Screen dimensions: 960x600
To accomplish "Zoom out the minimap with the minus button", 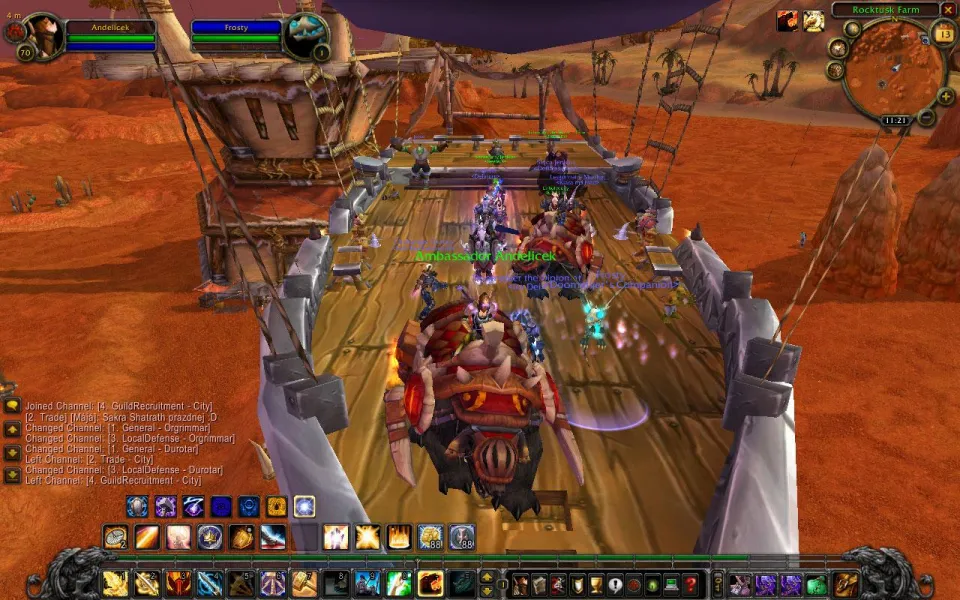I will tap(927, 118).
